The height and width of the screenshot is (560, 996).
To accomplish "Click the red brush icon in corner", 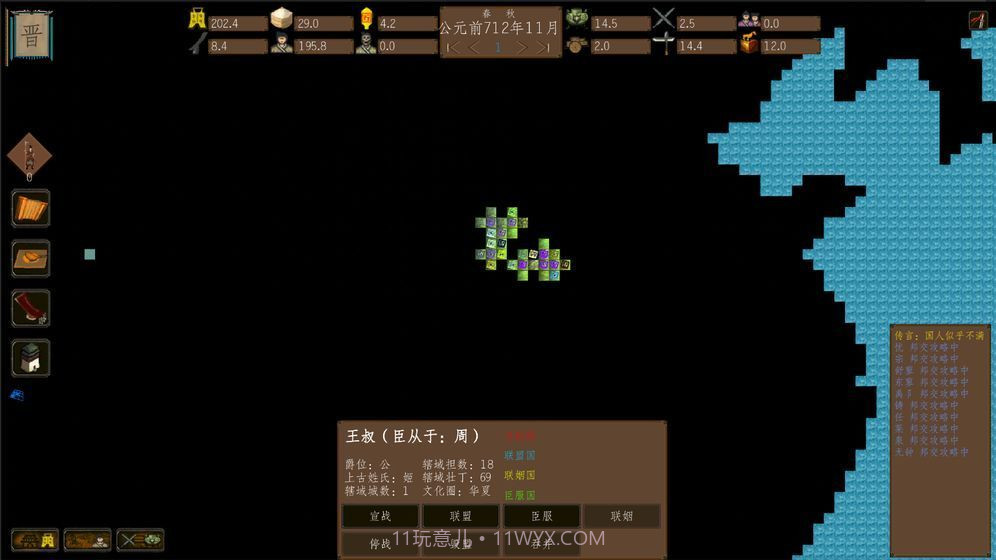I will pyautogui.click(x=977, y=20).
